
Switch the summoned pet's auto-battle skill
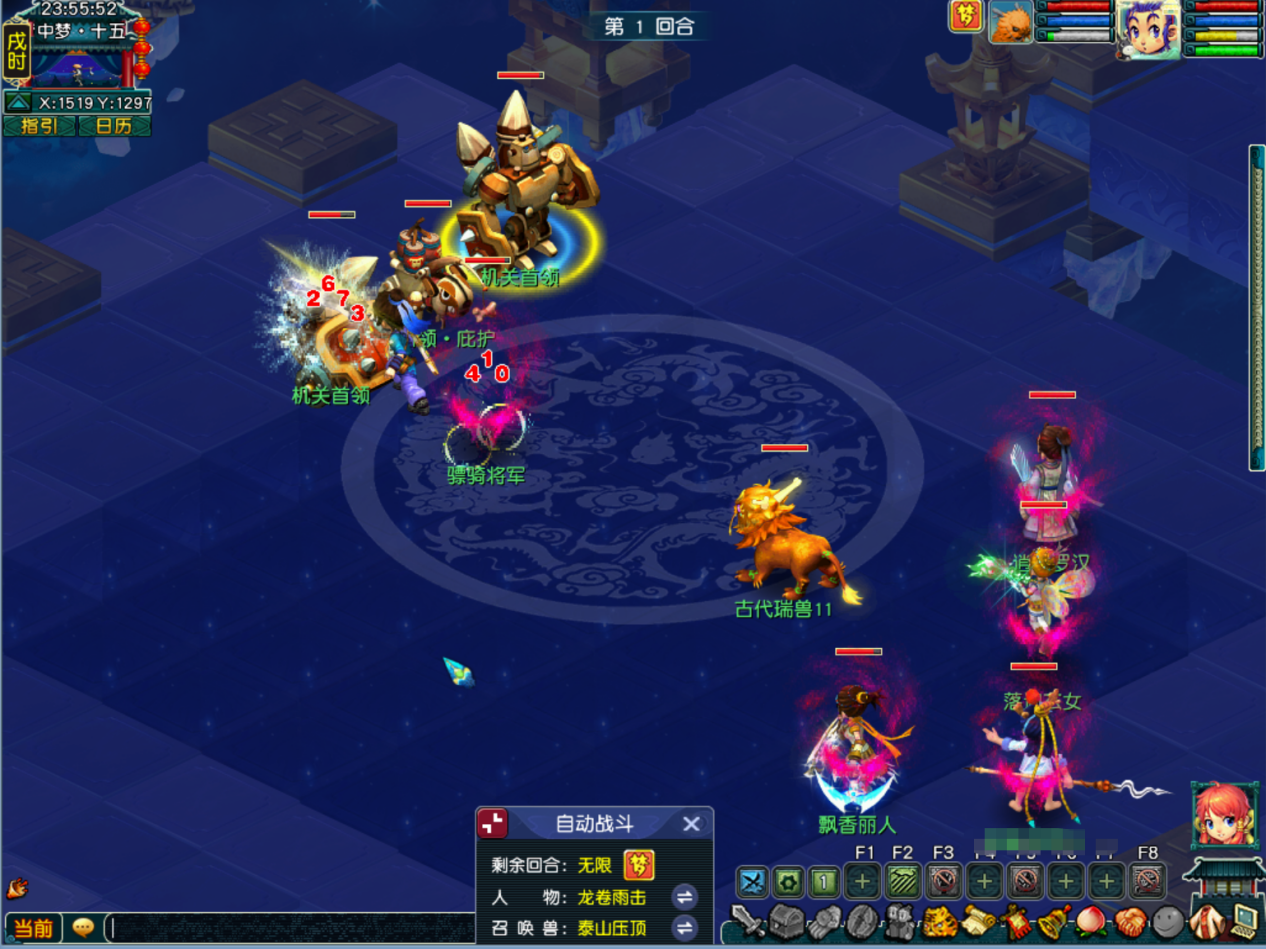tap(685, 928)
